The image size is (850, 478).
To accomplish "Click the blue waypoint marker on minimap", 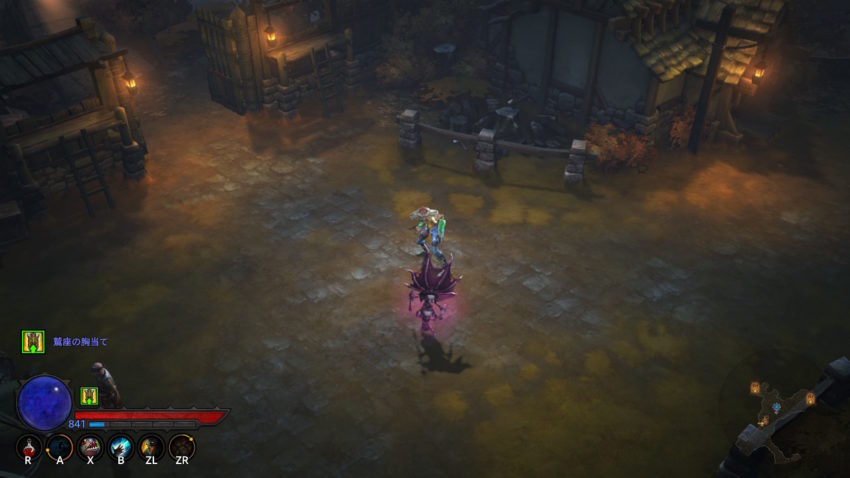I will [776, 406].
